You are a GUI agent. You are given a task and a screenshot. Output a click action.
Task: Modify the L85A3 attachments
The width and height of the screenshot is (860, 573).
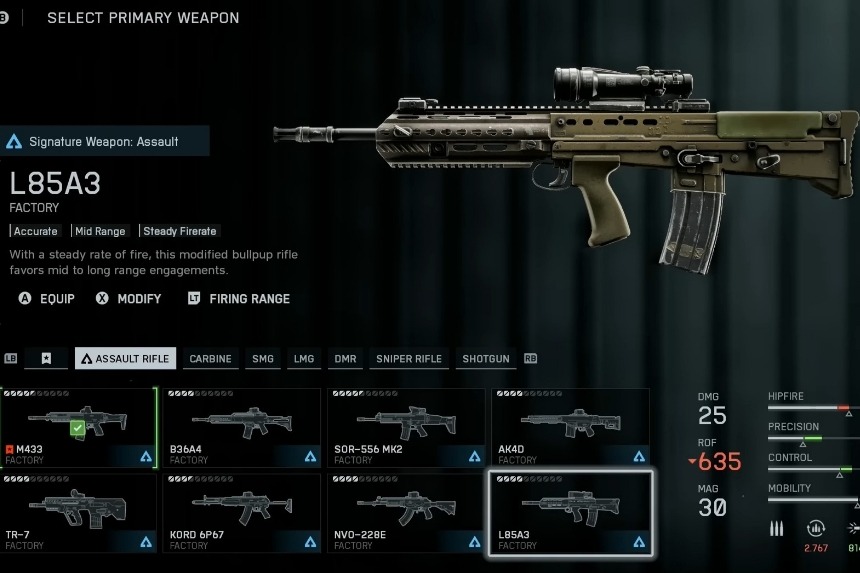click(x=128, y=298)
